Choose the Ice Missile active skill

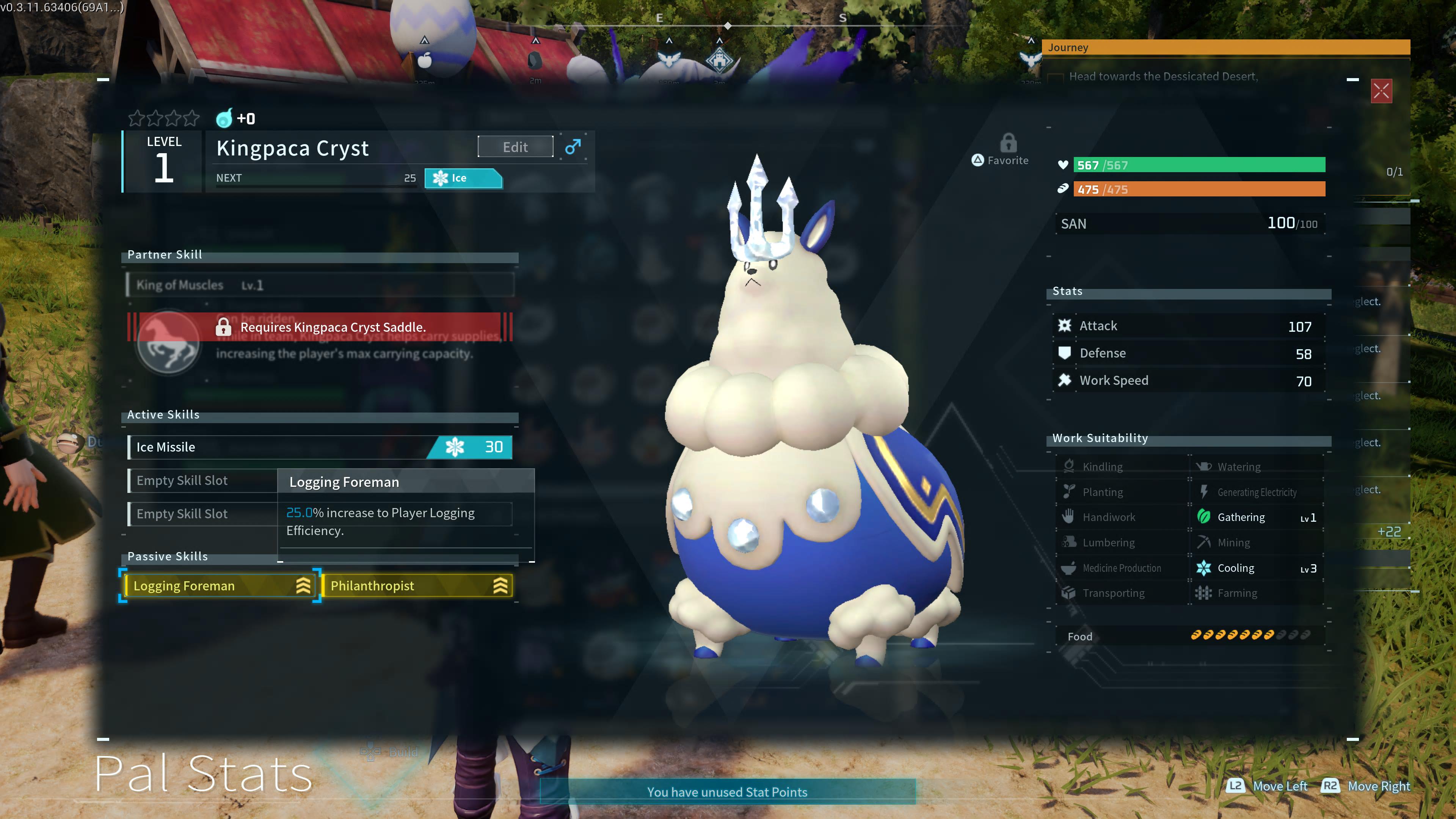pos(320,447)
